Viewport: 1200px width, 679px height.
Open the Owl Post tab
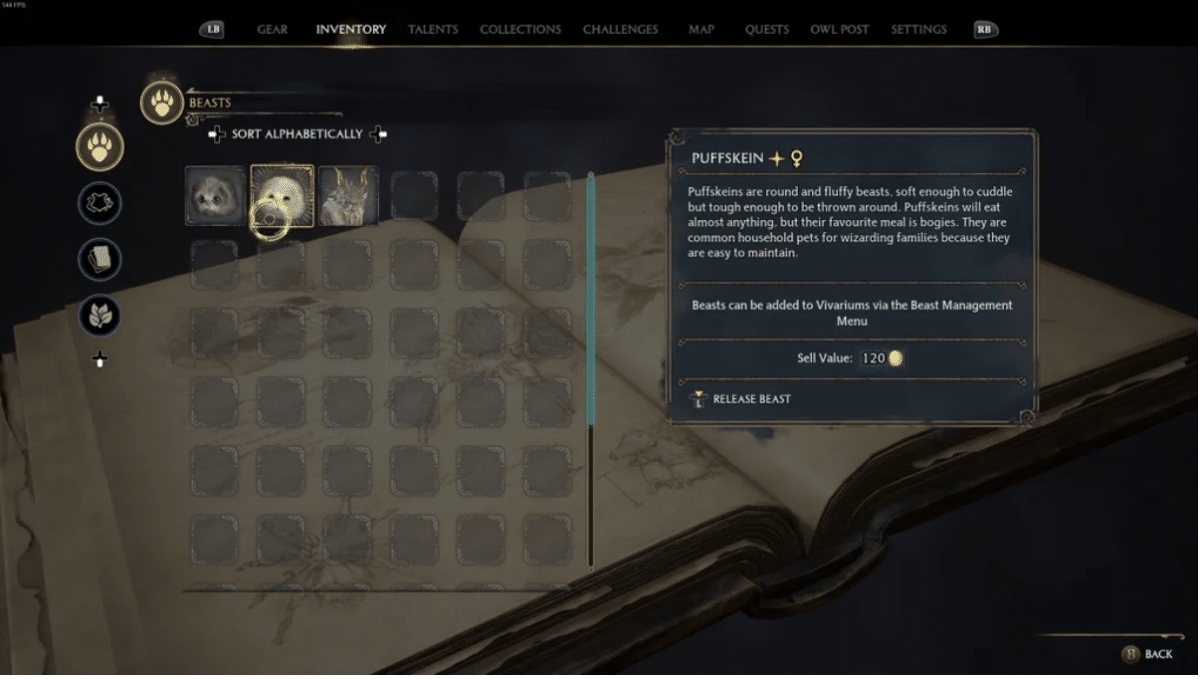point(839,29)
